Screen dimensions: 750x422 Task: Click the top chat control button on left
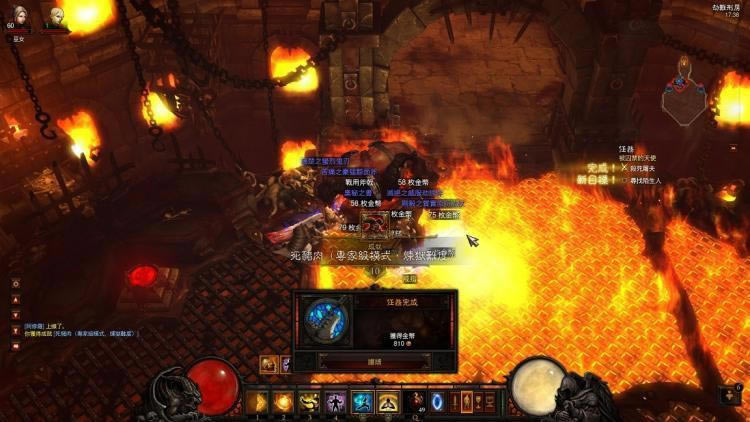[x=15, y=284]
